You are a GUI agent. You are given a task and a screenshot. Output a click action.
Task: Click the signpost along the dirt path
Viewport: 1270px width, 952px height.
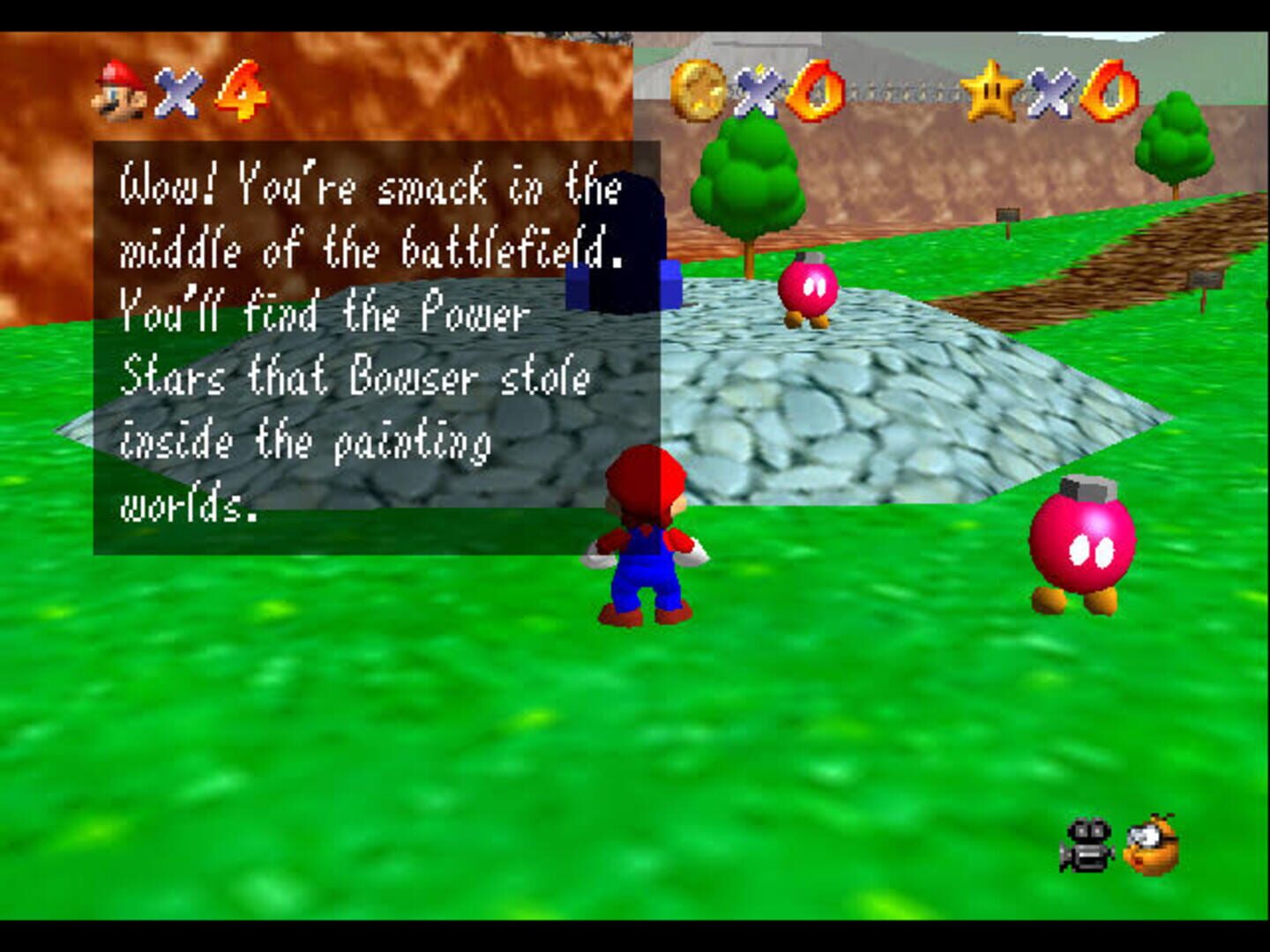[x=1007, y=213]
